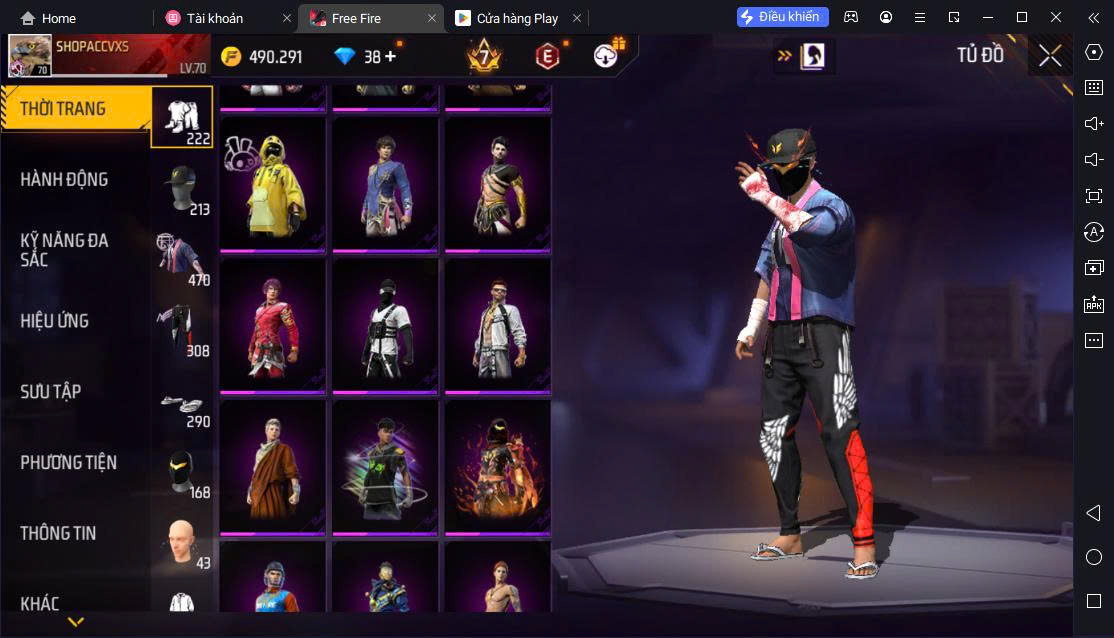Click the Điều khiển emulator button
Viewport: 1114px width, 638px height.
click(782, 17)
